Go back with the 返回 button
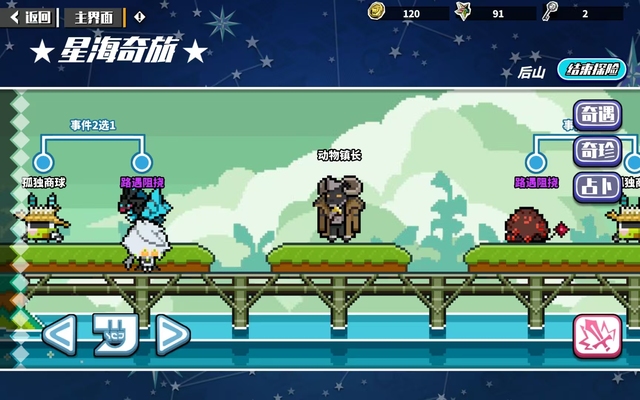Screen dimensions: 640x400 (x=30, y=17)
